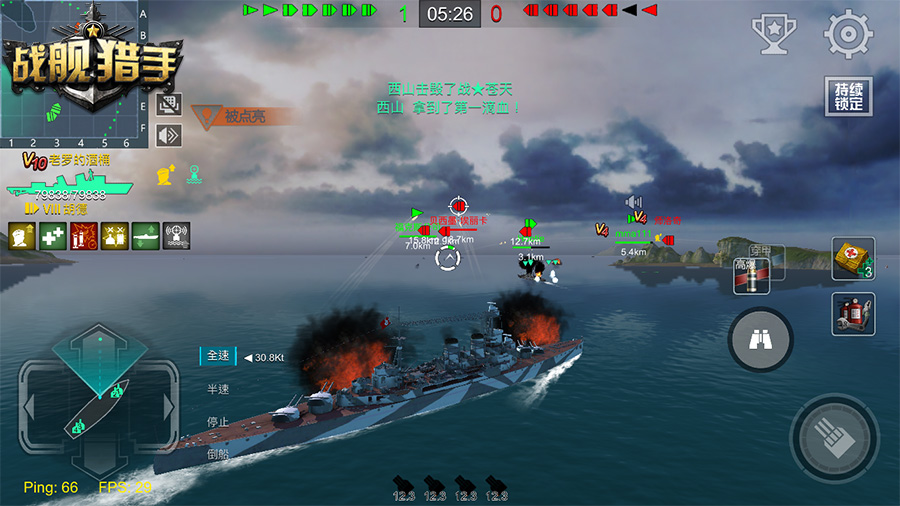Open the quick chat speaker button
Screen dimensions: 900x506
point(169,135)
